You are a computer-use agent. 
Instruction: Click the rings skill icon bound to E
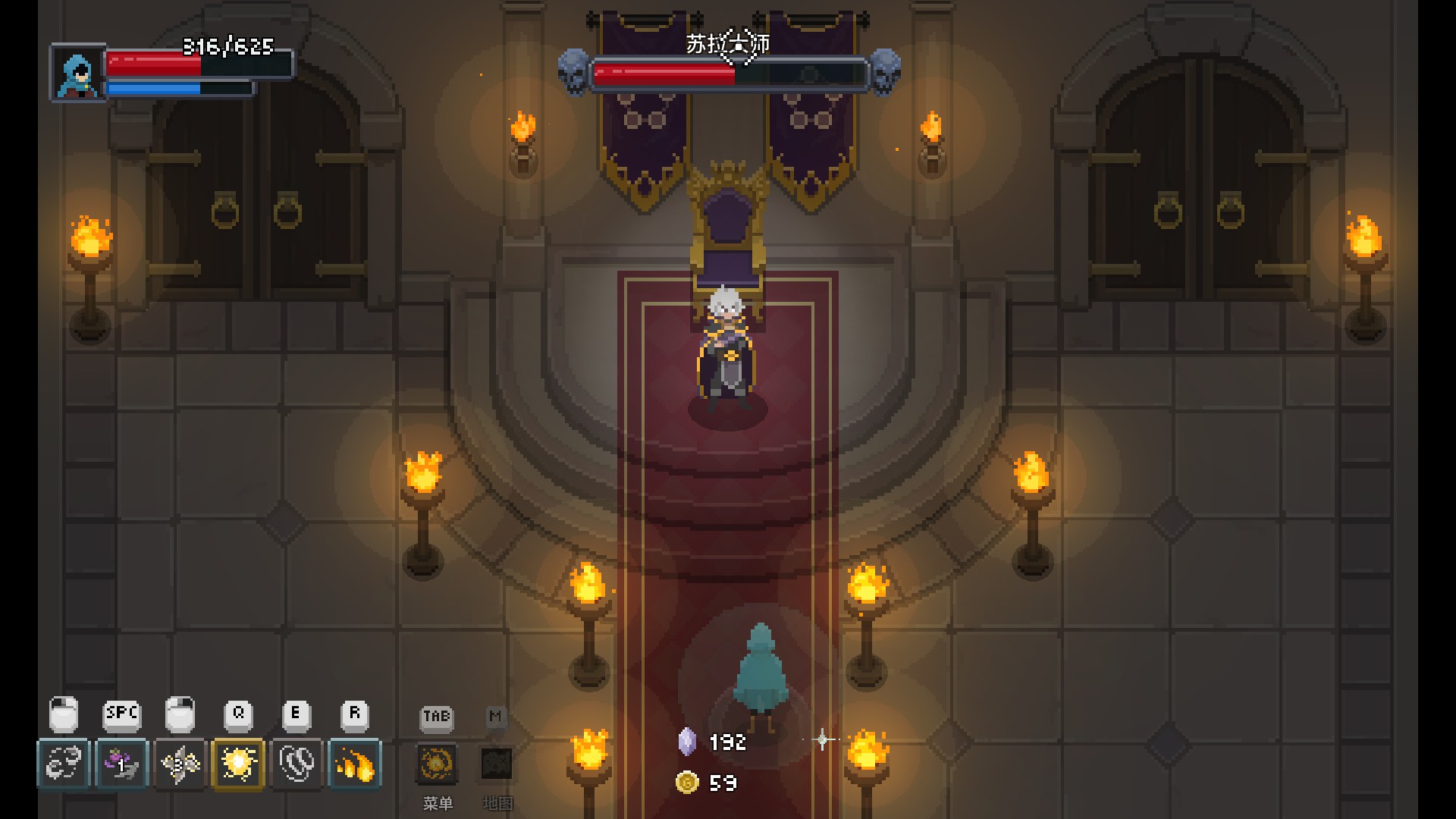(x=296, y=764)
